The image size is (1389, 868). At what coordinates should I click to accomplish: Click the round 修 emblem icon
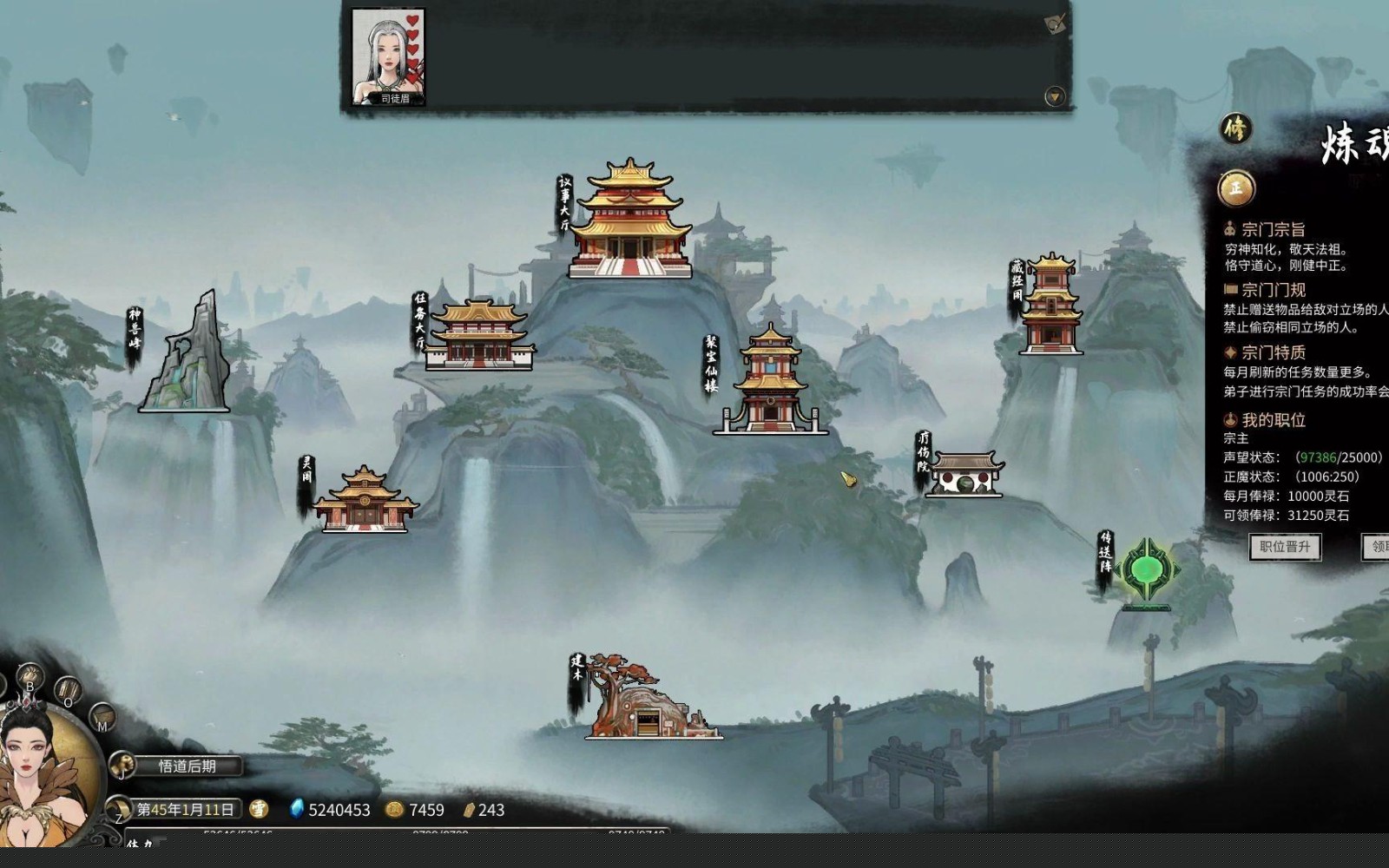coord(1234,129)
